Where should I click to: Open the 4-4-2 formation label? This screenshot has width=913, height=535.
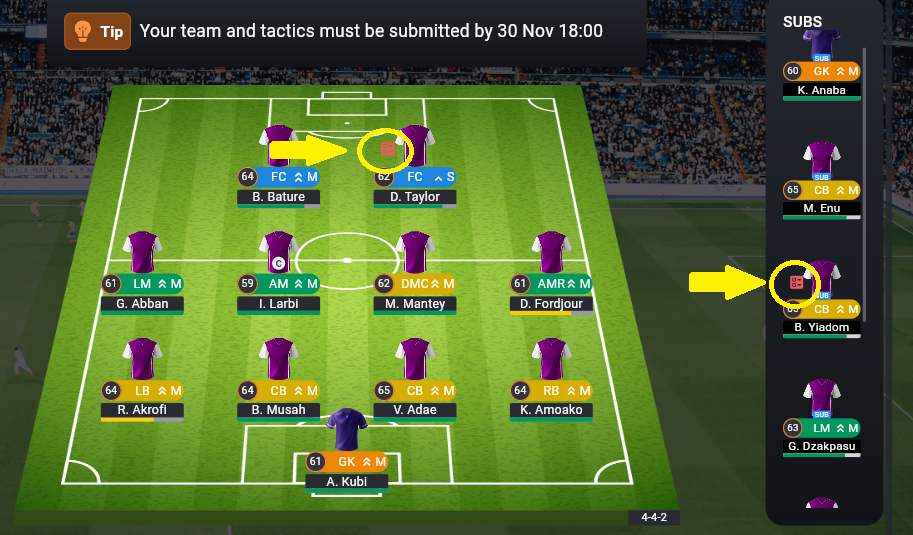coord(653,518)
